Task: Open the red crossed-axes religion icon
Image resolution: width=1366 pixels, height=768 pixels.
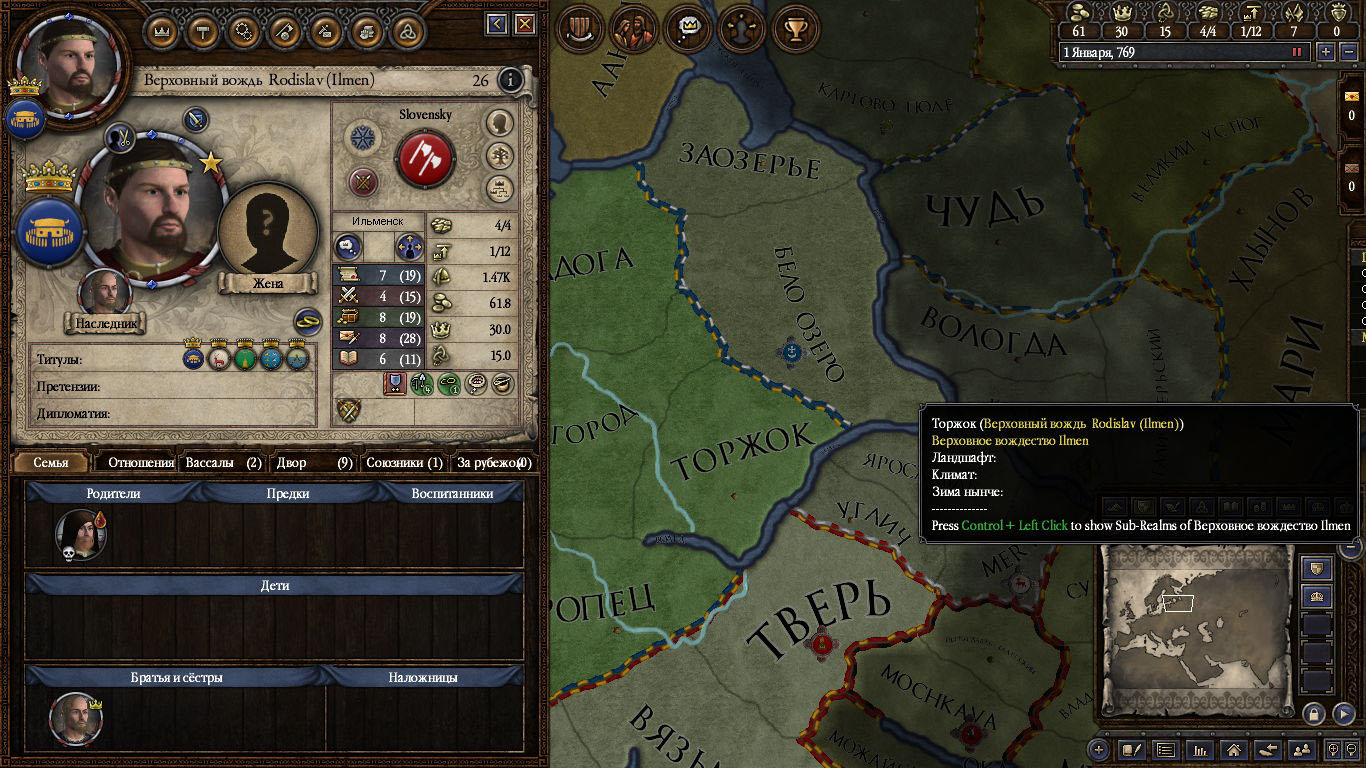Action: point(426,158)
